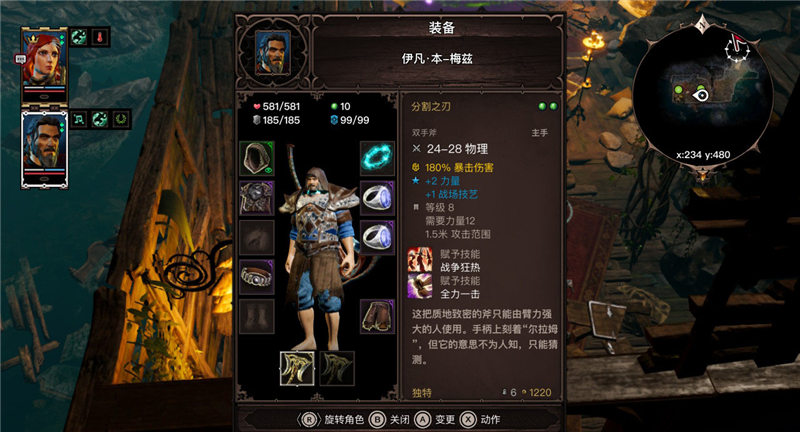
Task: Click the music note status icon
Action: coord(78,119)
